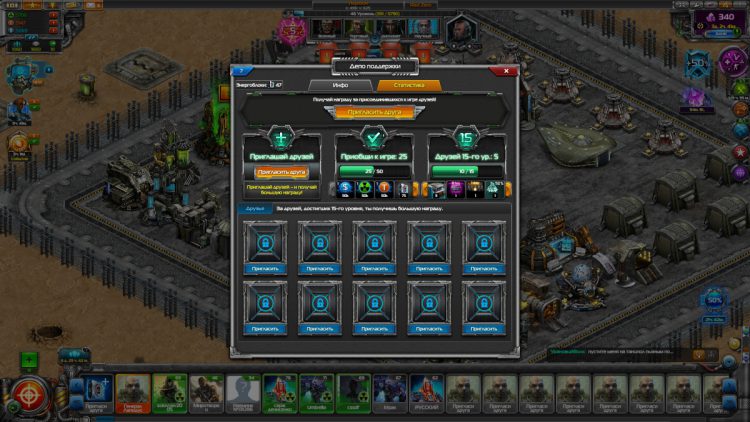Switch to the Инфо tab
Image resolution: width=750 pixels, height=422 pixels.
[340, 86]
